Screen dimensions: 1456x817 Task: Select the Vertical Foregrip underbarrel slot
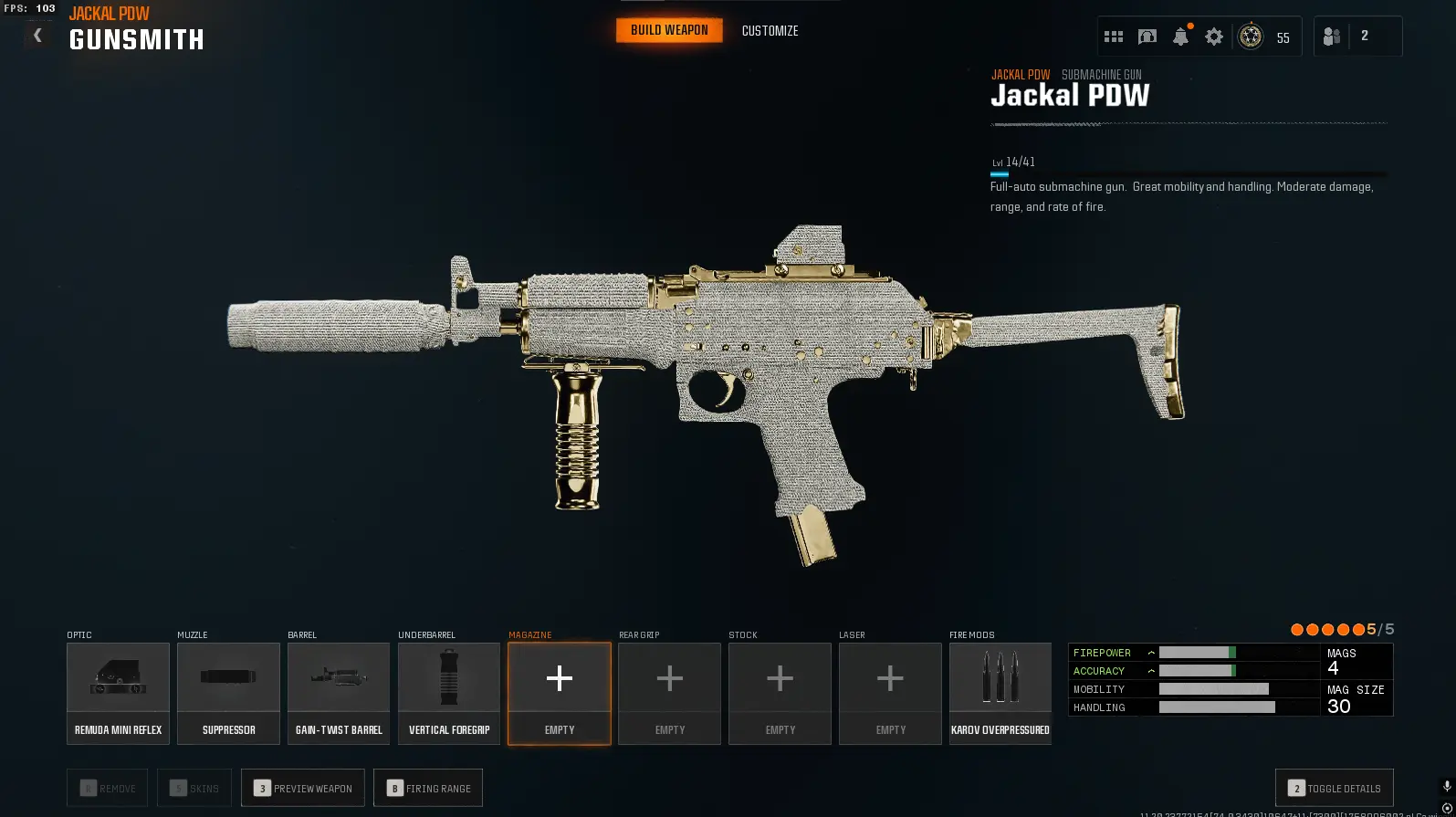point(449,693)
